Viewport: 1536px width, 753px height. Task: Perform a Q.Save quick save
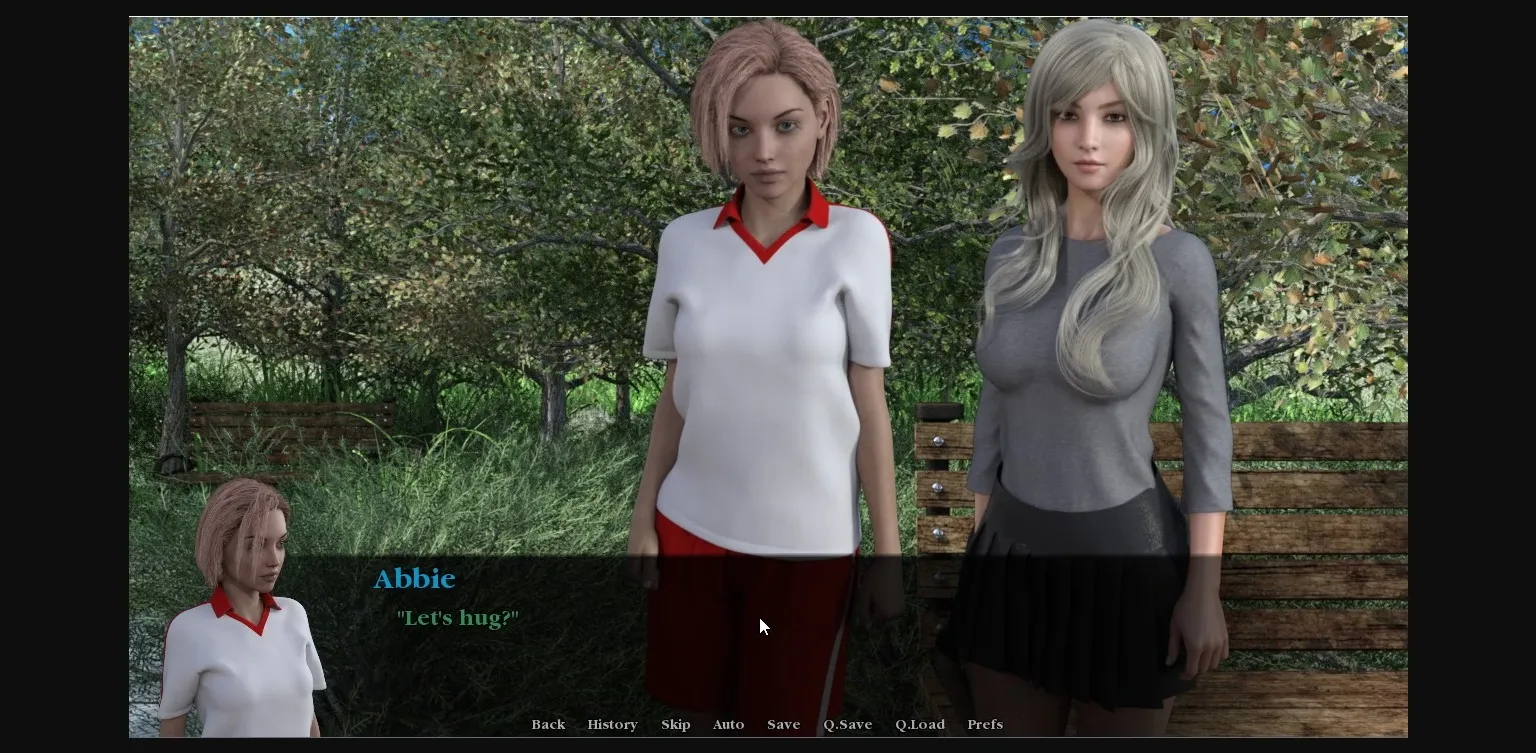(x=847, y=724)
